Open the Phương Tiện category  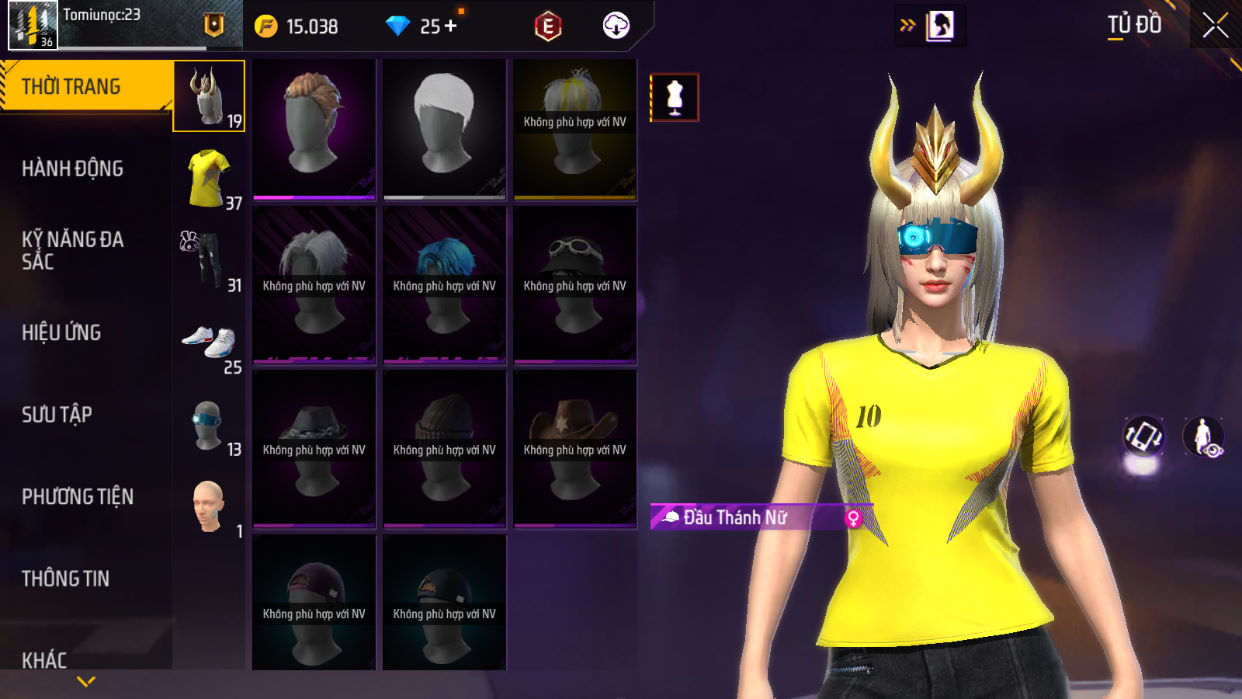click(78, 497)
